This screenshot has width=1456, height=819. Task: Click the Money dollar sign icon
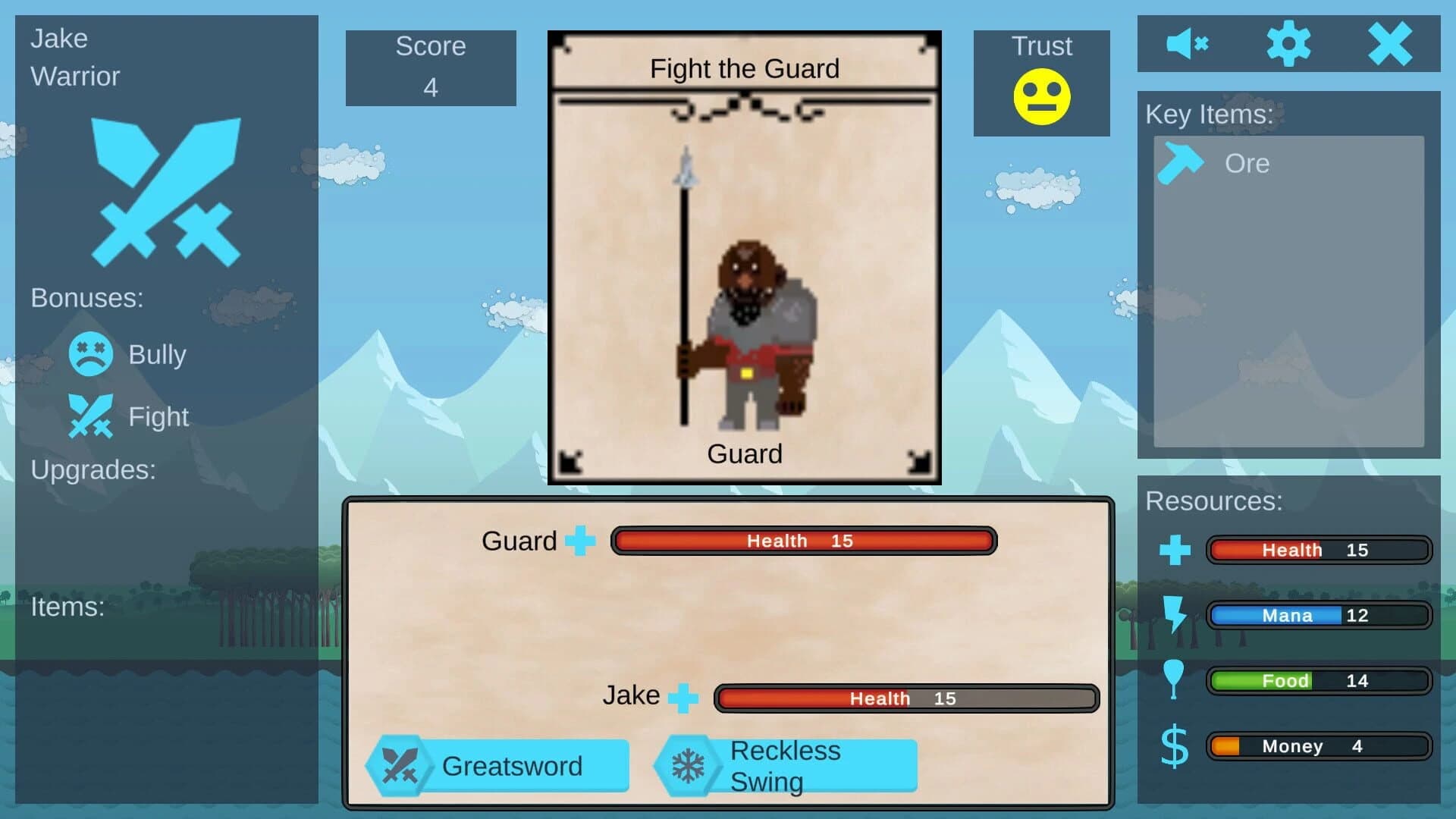(x=1173, y=746)
